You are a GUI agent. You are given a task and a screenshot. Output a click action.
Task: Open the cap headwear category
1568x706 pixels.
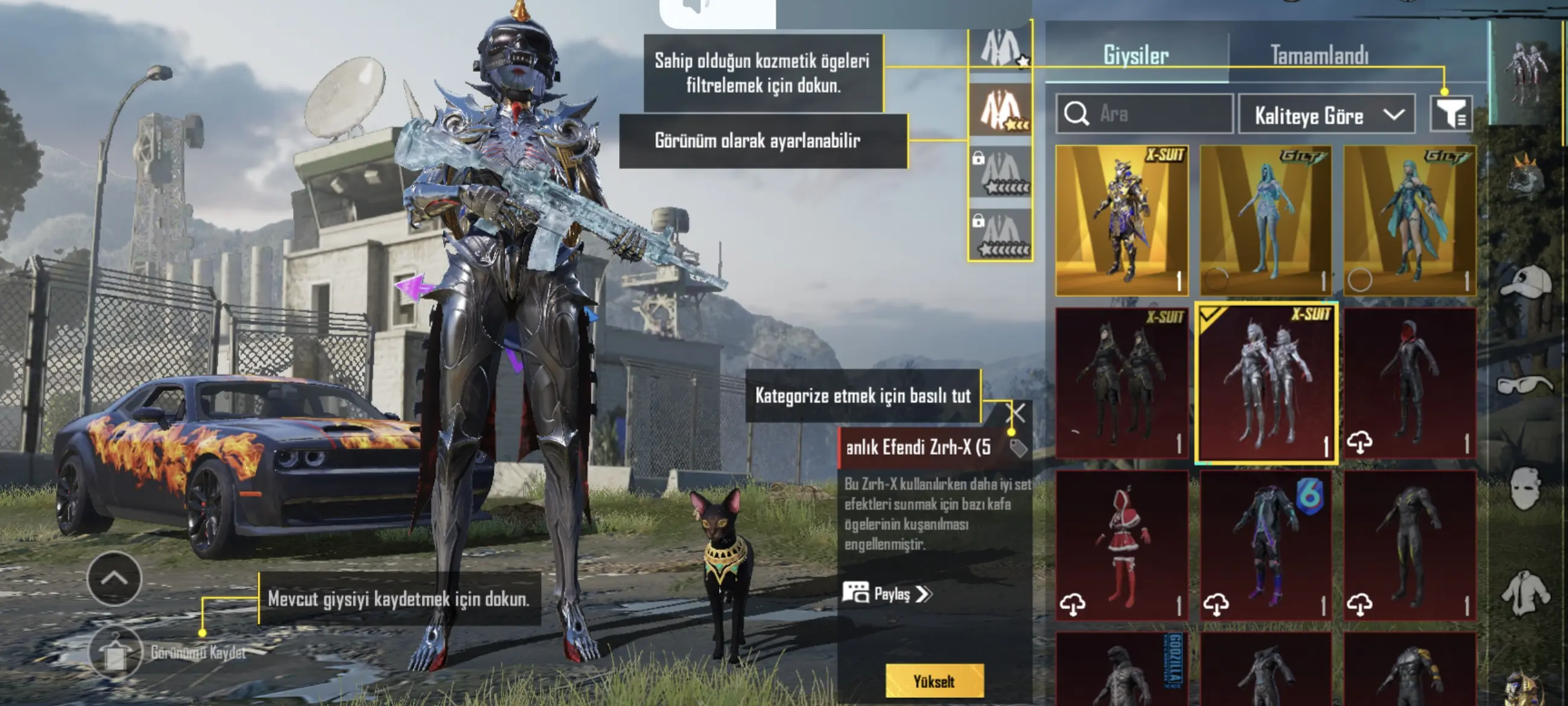coord(1526,281)
